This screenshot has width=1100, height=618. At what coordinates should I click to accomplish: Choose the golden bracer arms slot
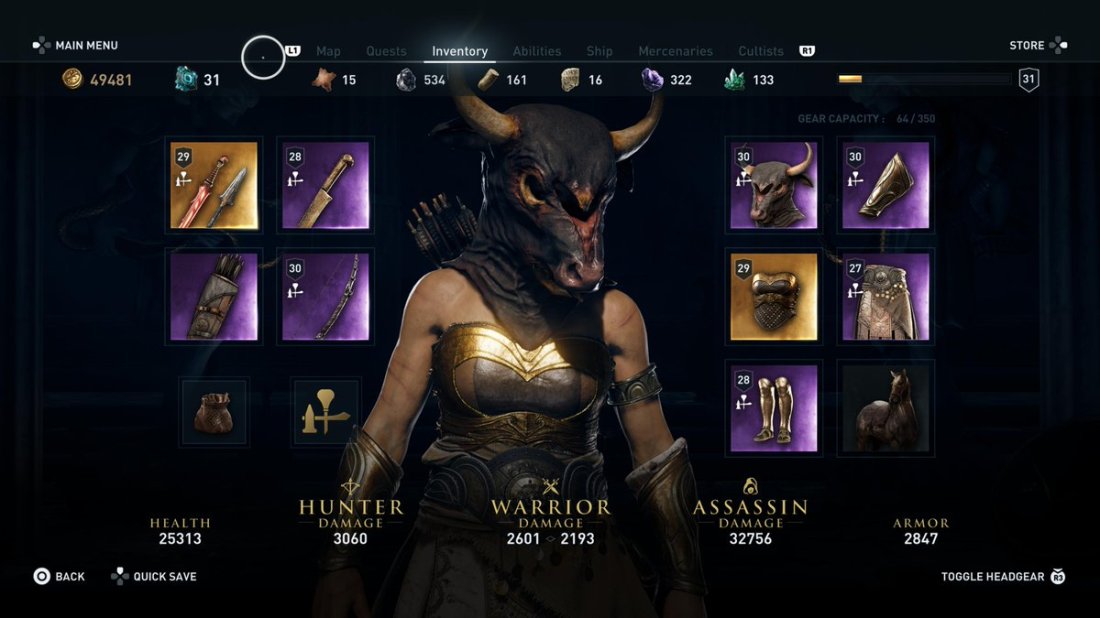click(885, 185)
